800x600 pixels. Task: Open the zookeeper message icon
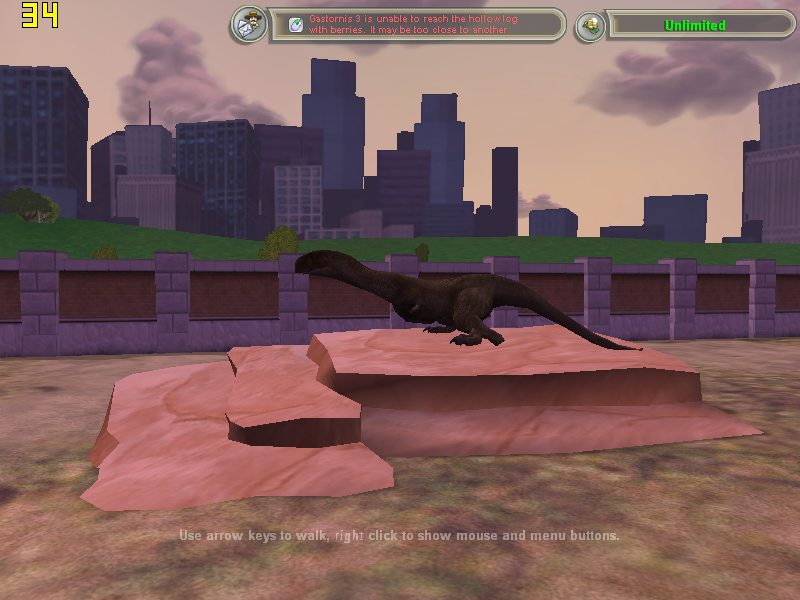point(248,24)
